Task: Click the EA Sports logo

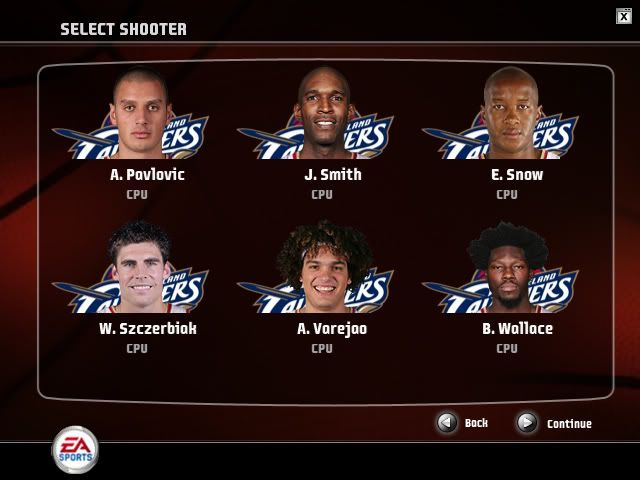Action: pos(75,449)
